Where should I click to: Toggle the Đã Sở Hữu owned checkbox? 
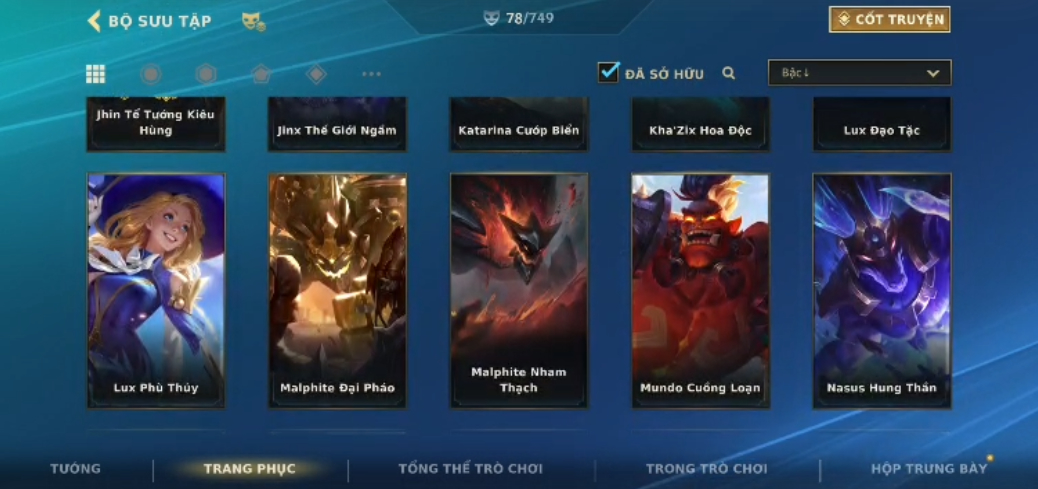(608, 73)
